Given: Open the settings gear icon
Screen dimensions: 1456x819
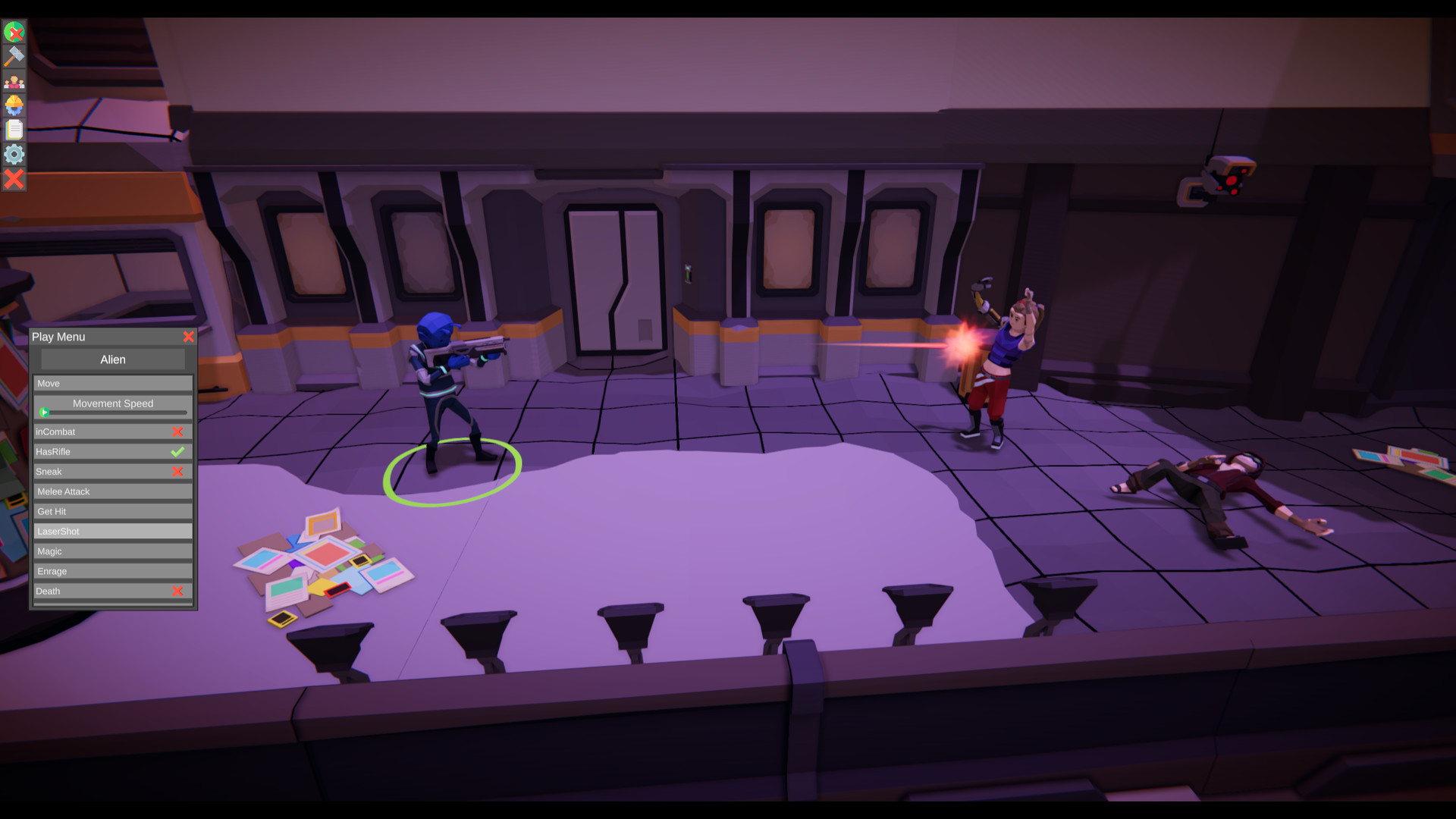Looking at the screenshot, I should click(14, 155).
